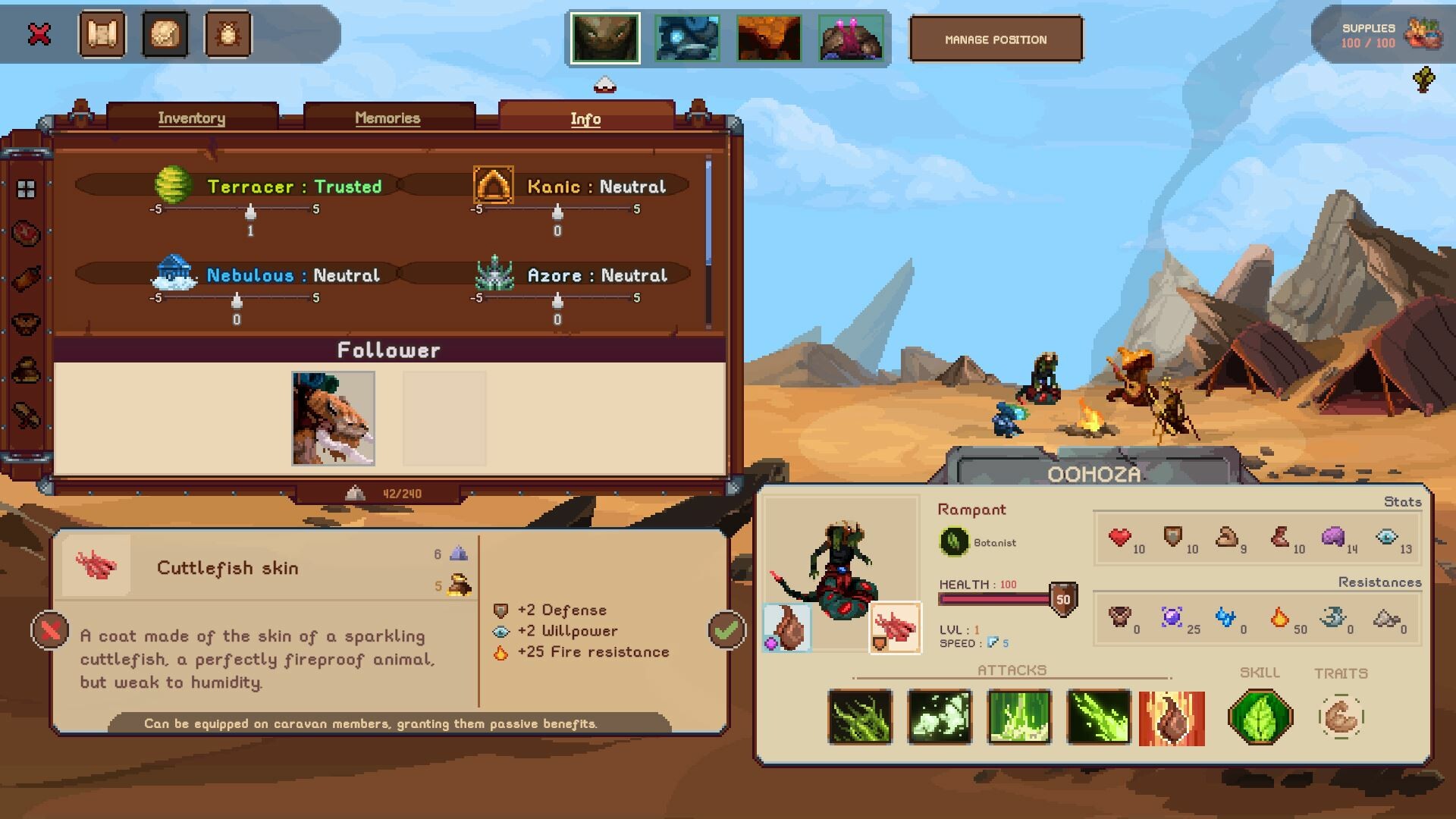Click the MANAGE POSITION button
Screen dimensions: 1456x819
point(996,39)
